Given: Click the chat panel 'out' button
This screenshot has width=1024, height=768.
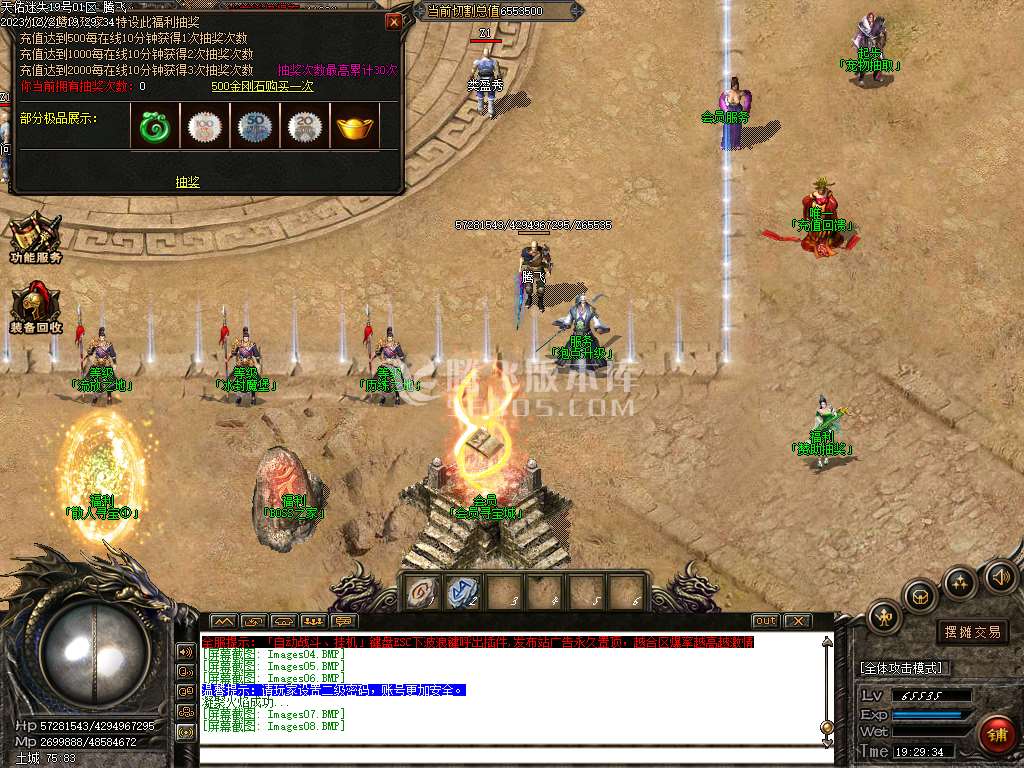Looking at the screenshot, I should (765, 621).
